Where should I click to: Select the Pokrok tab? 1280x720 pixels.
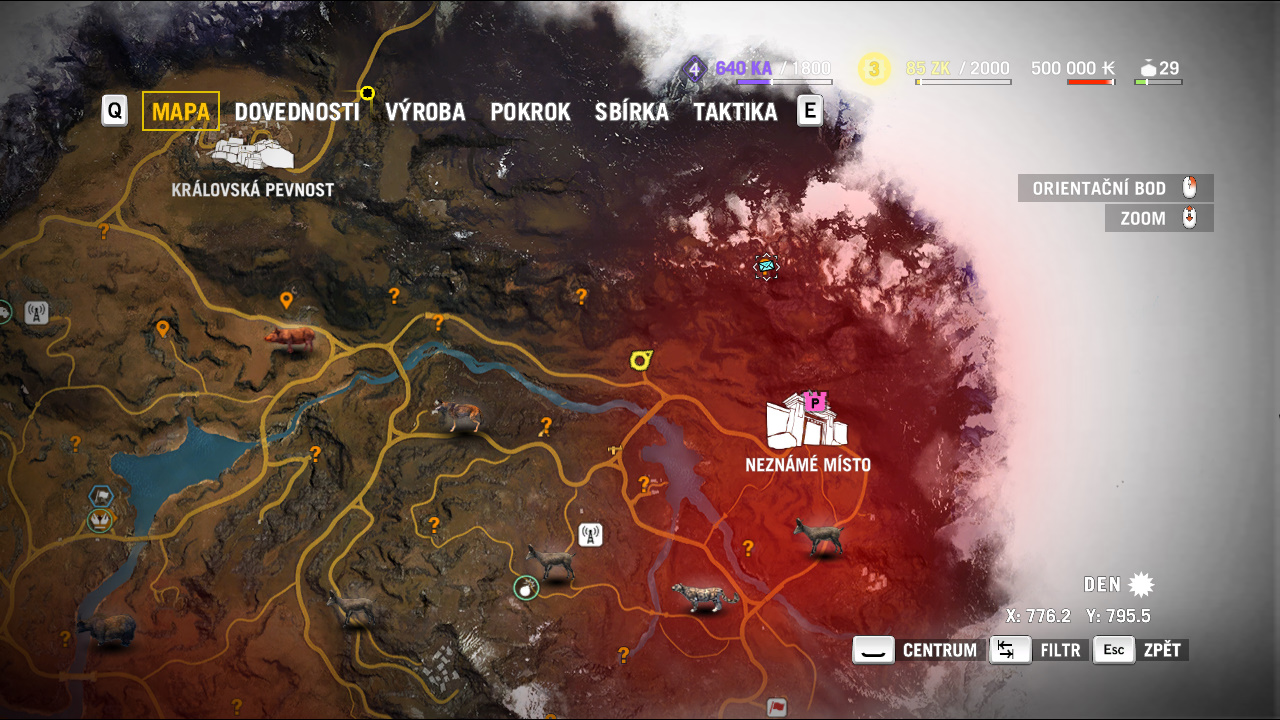(x=530, y=112)
